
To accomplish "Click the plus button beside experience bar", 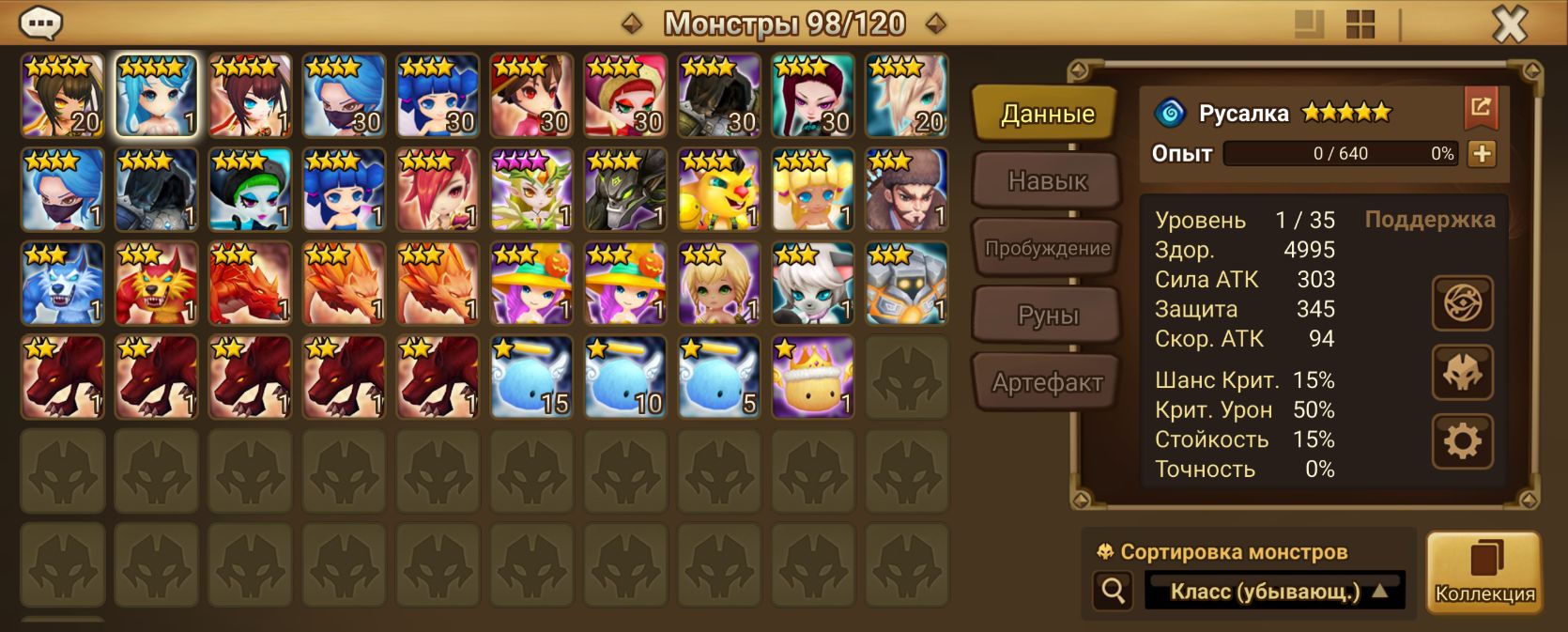I will point(1482,154).
